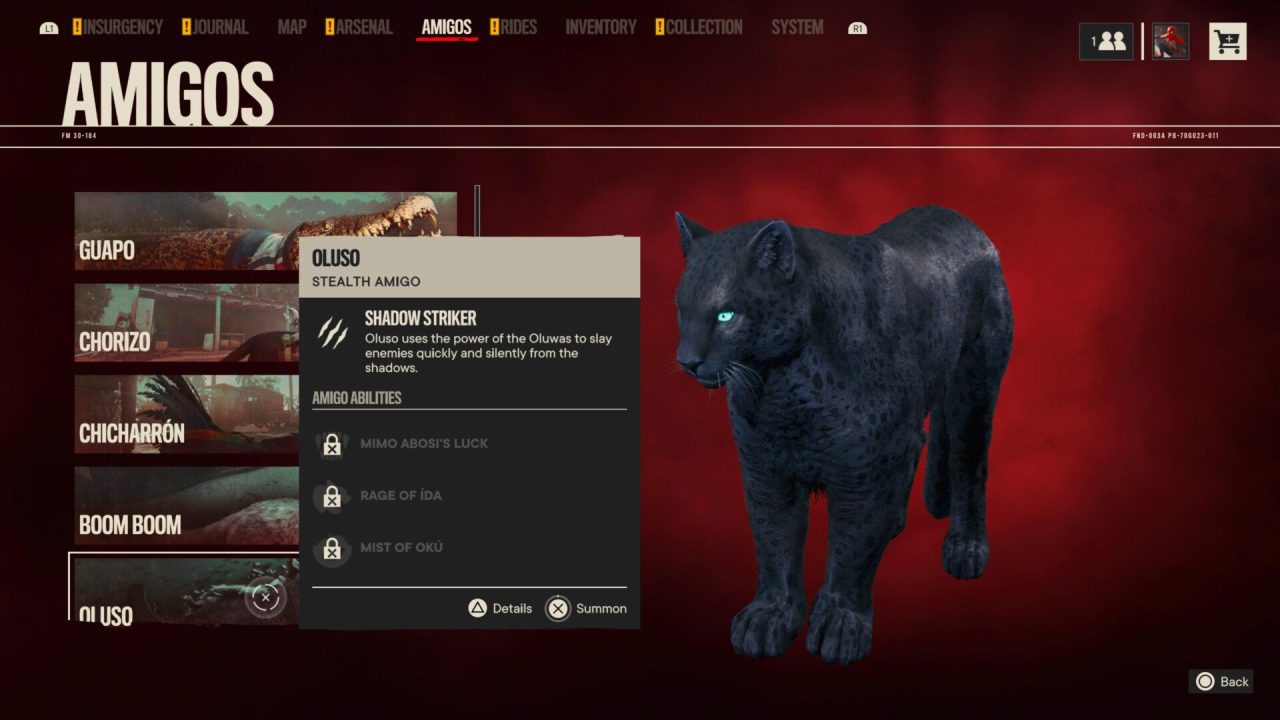Open the Map tab
Screen dimensions: 1280x720
(x=291, y=27)
